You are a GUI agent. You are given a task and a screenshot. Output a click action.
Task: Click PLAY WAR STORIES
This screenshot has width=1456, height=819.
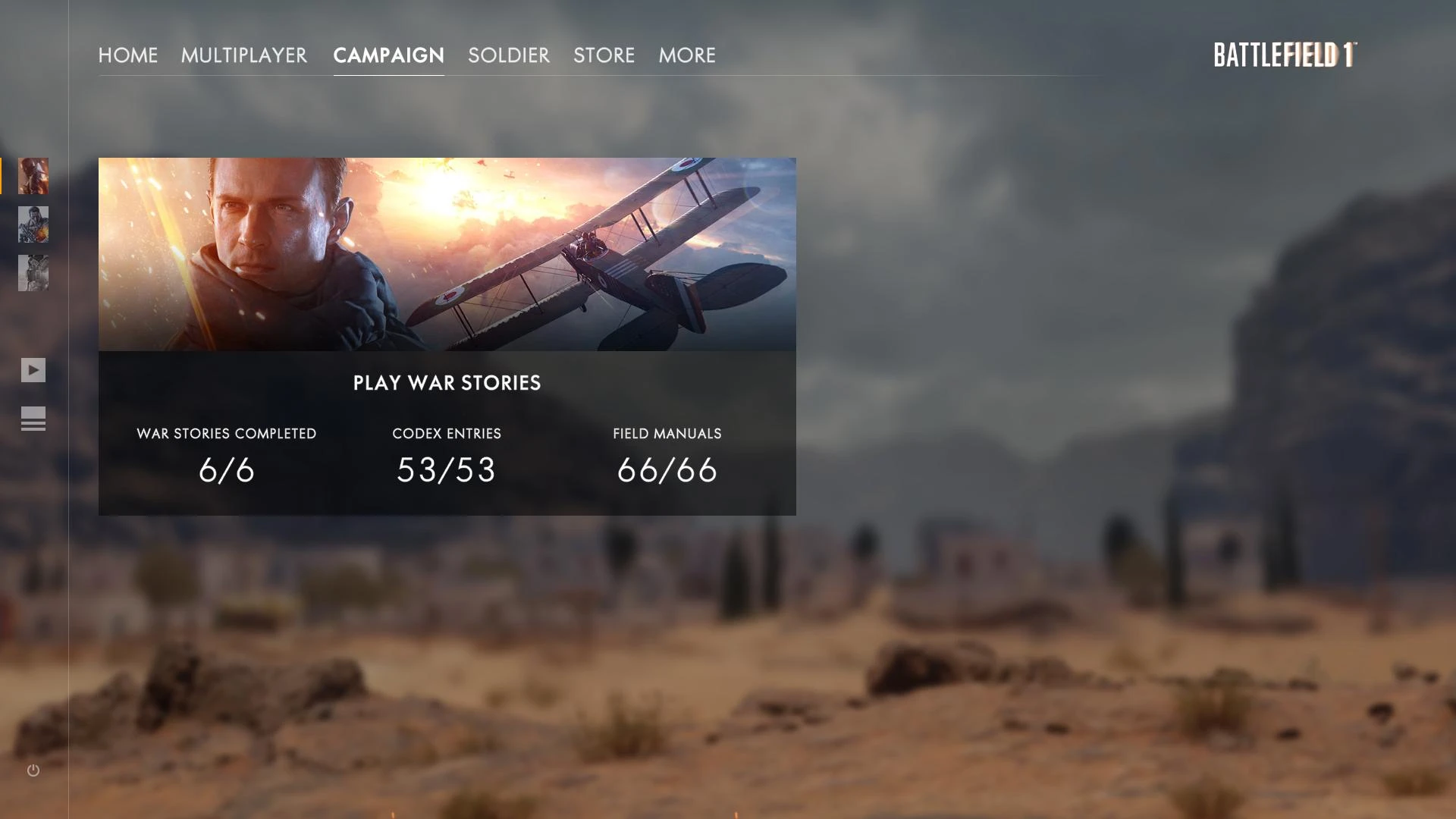point(447,383)
